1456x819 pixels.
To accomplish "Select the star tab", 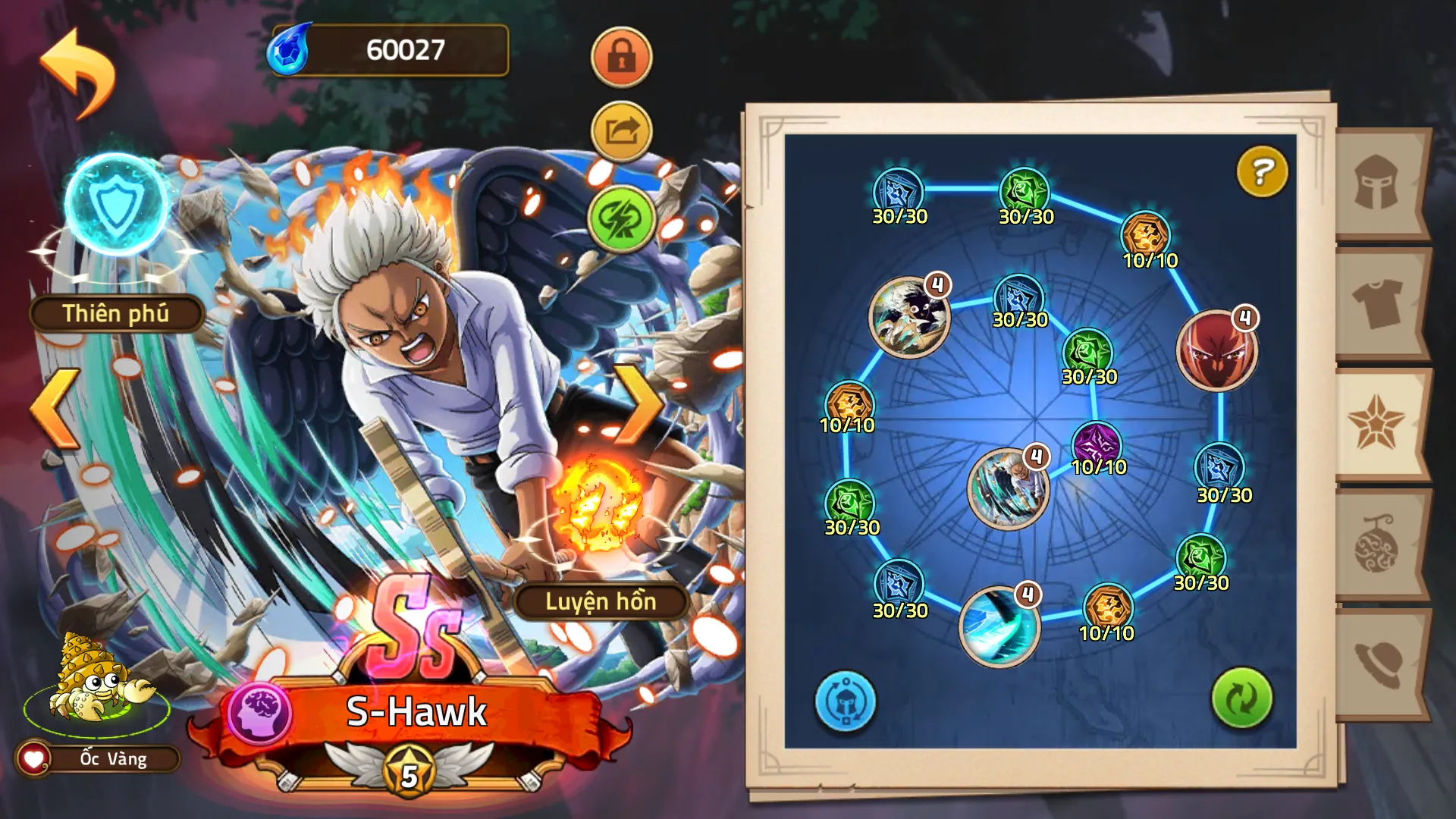I will pos(1376,424).
